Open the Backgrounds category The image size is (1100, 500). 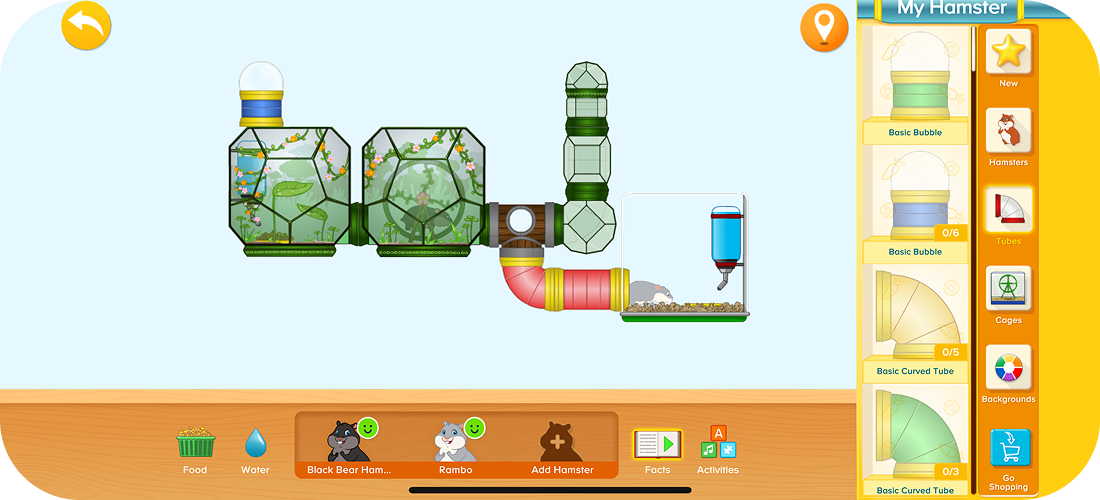[1008, 373]
